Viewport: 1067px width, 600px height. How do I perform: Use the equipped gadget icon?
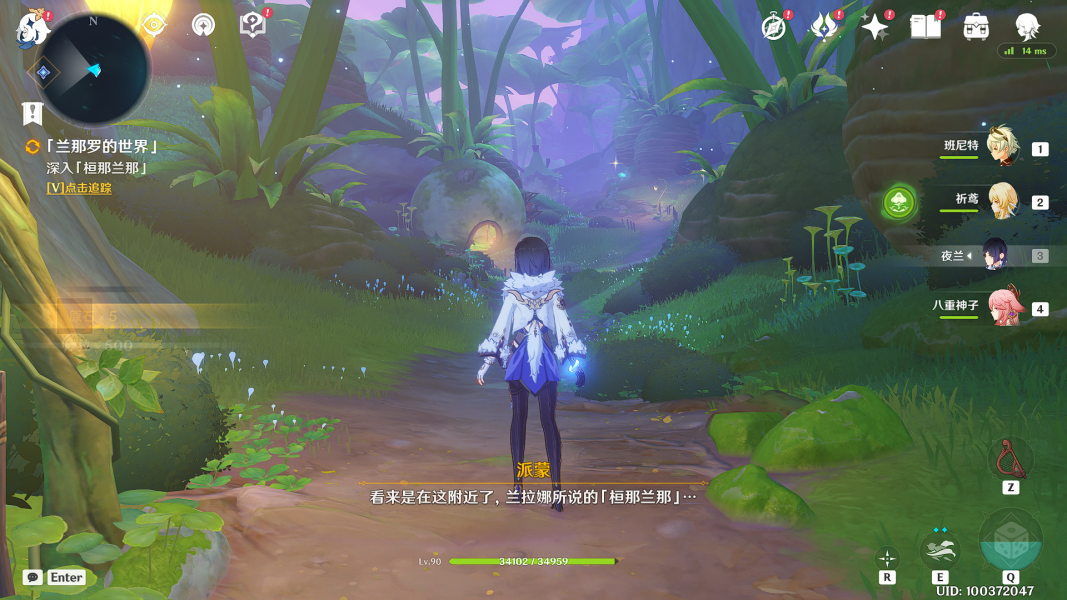pyautogui.click(x=1010, y=458)
